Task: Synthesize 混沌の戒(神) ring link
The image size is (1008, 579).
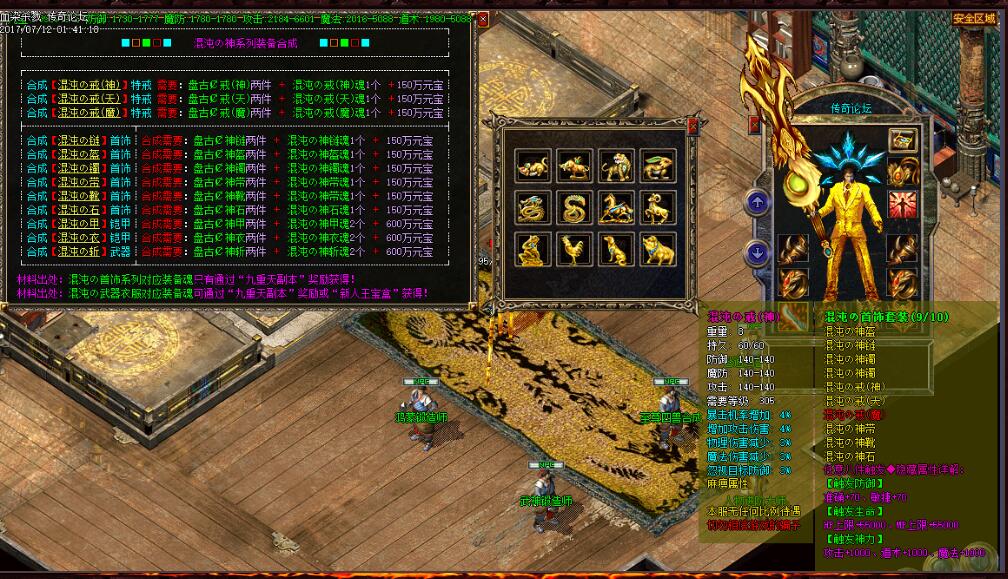Action: (x=90, y=85)
